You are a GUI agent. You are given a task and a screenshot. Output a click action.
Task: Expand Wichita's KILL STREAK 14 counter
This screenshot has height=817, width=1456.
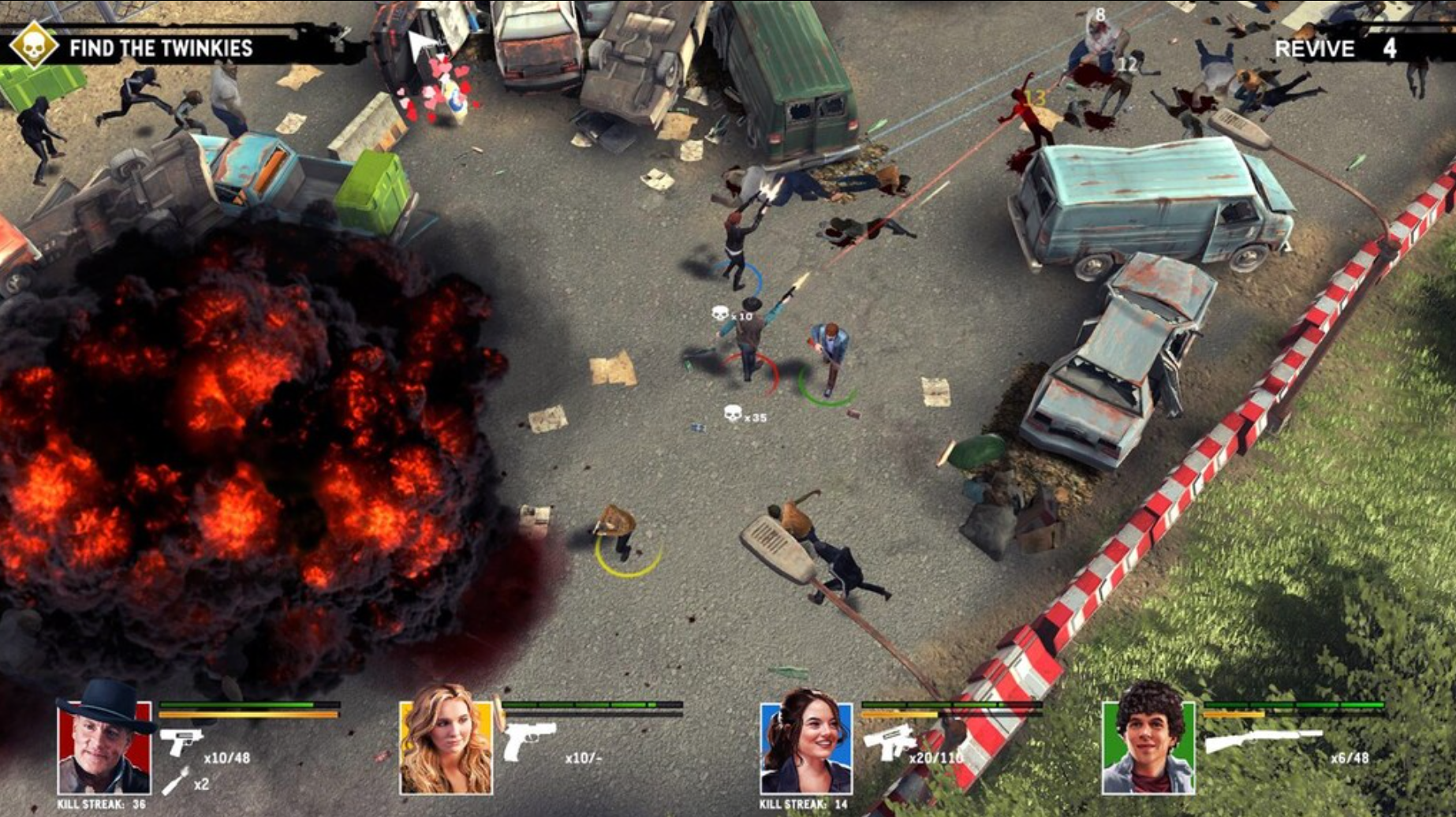point(802,806)
